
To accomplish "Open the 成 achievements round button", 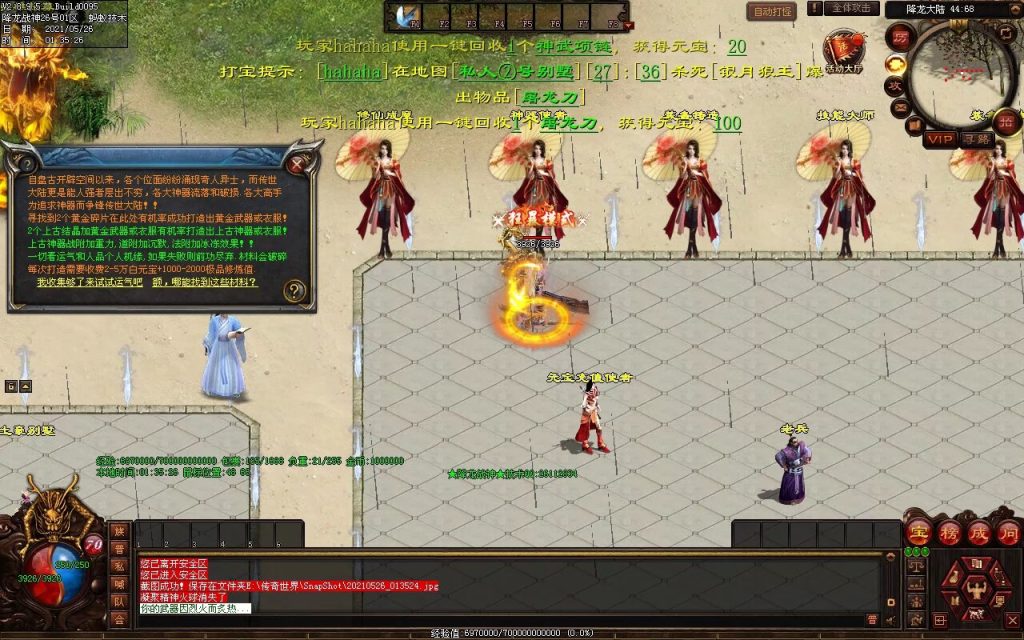I will point(977,531).
